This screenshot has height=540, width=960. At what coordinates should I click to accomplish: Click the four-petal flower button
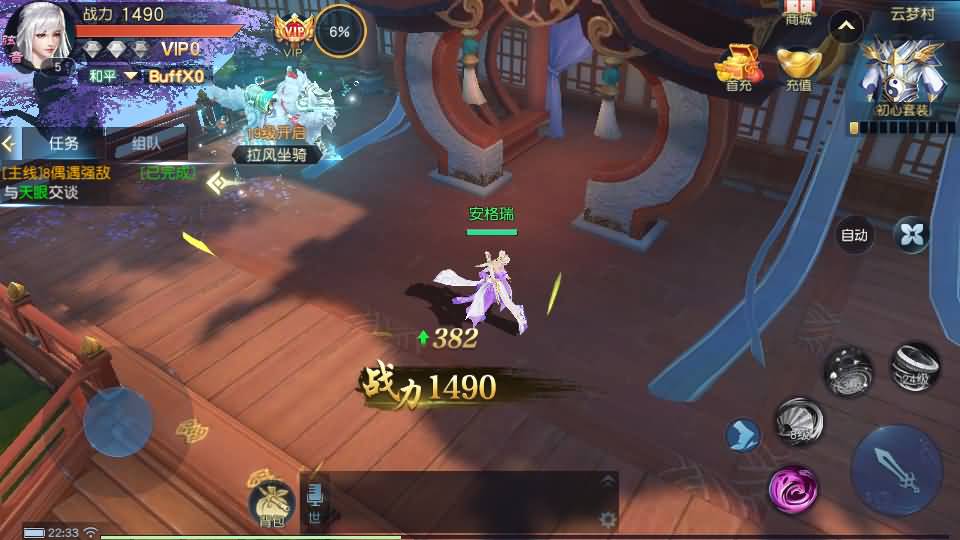point(911,235)
